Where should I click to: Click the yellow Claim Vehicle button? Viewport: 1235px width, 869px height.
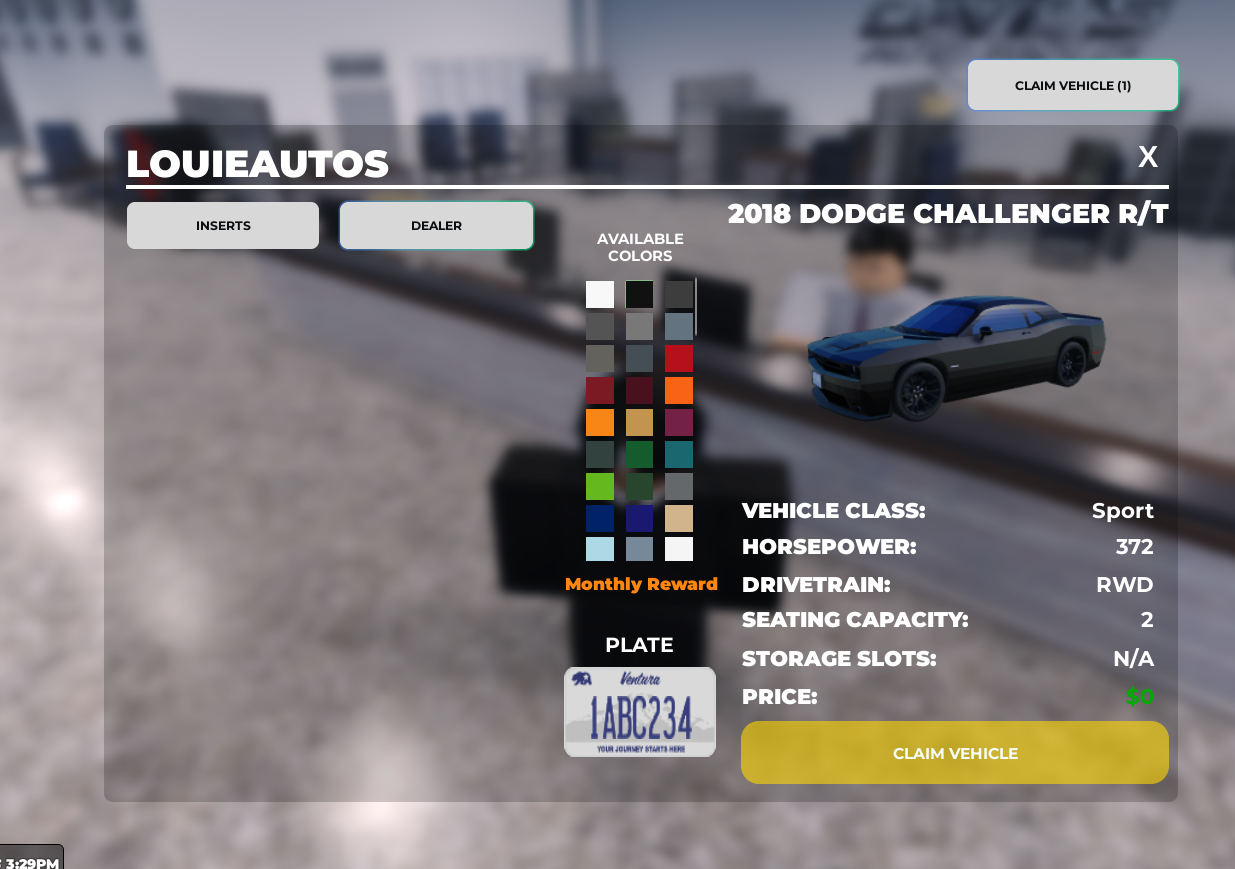point(954,753)
